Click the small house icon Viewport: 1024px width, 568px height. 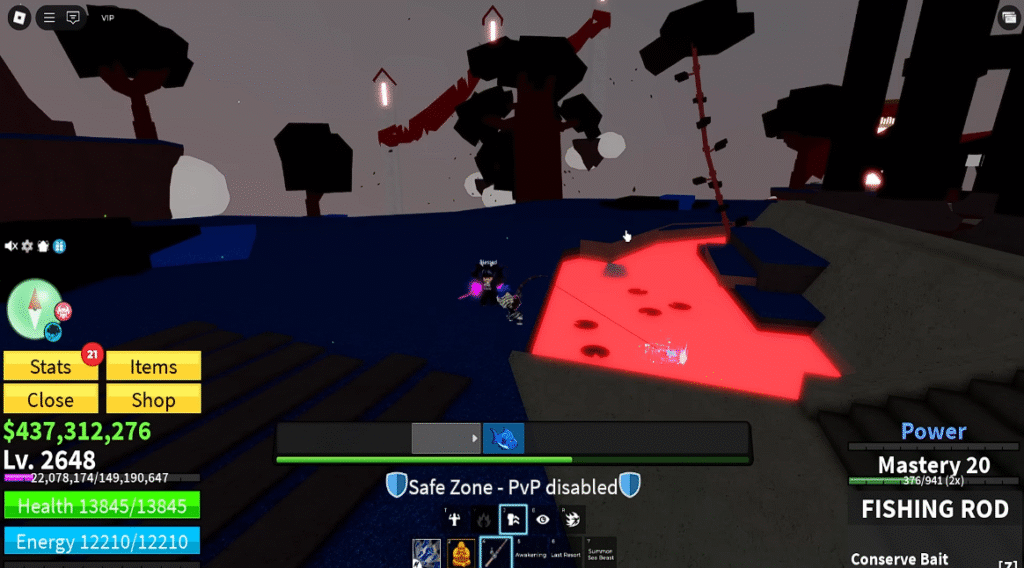pyautogui.click(x=43, y=246)
